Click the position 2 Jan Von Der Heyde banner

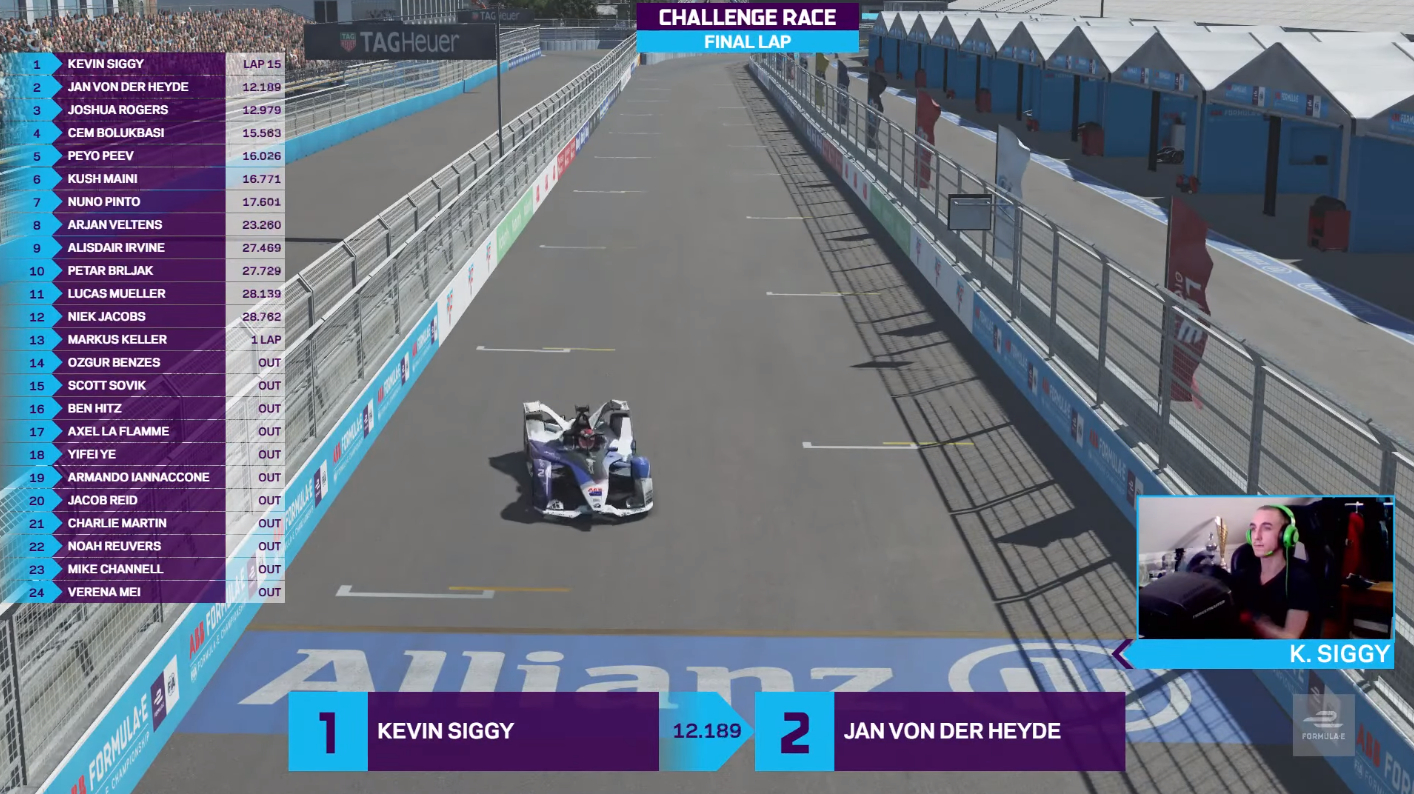click(939, 731)
